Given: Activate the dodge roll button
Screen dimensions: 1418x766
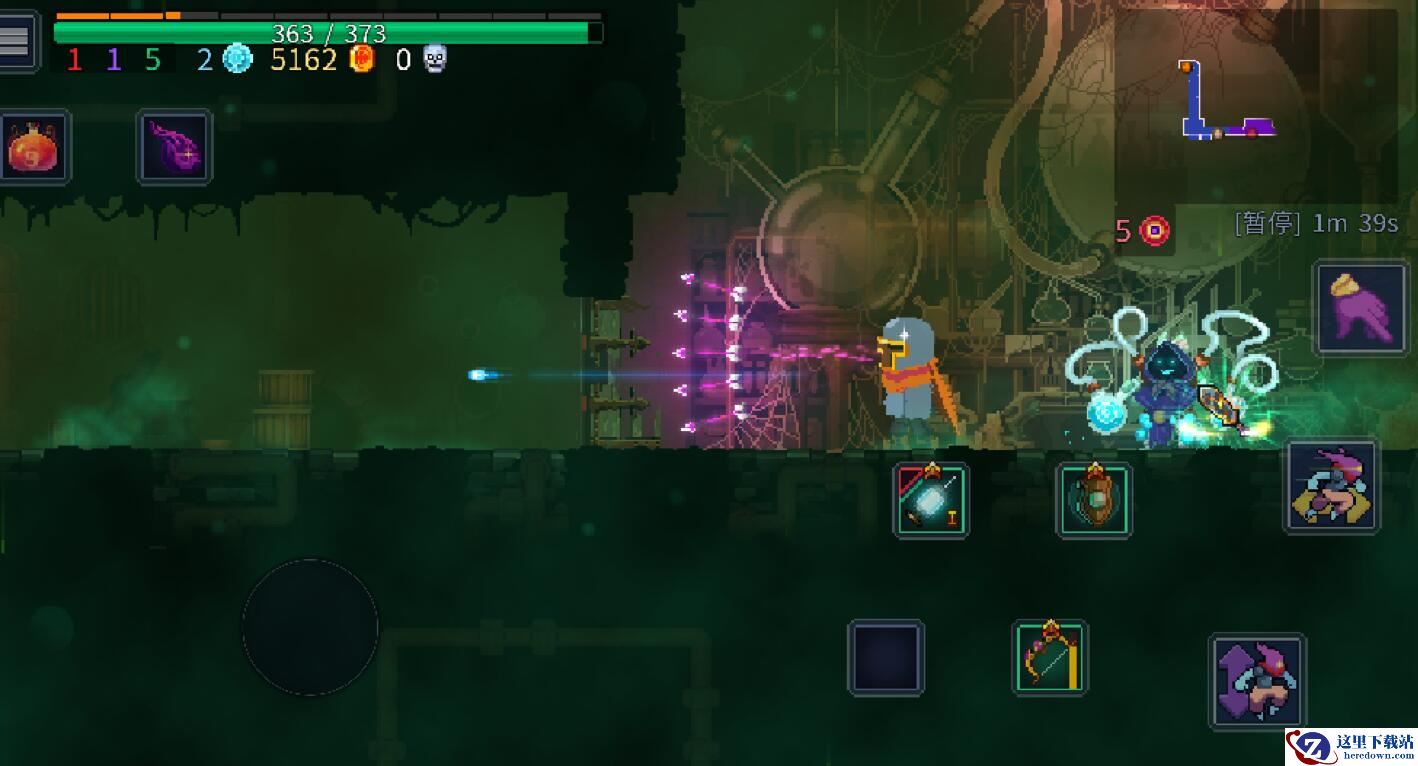Looking at the screenshot, I should (x=1332, y=486).
